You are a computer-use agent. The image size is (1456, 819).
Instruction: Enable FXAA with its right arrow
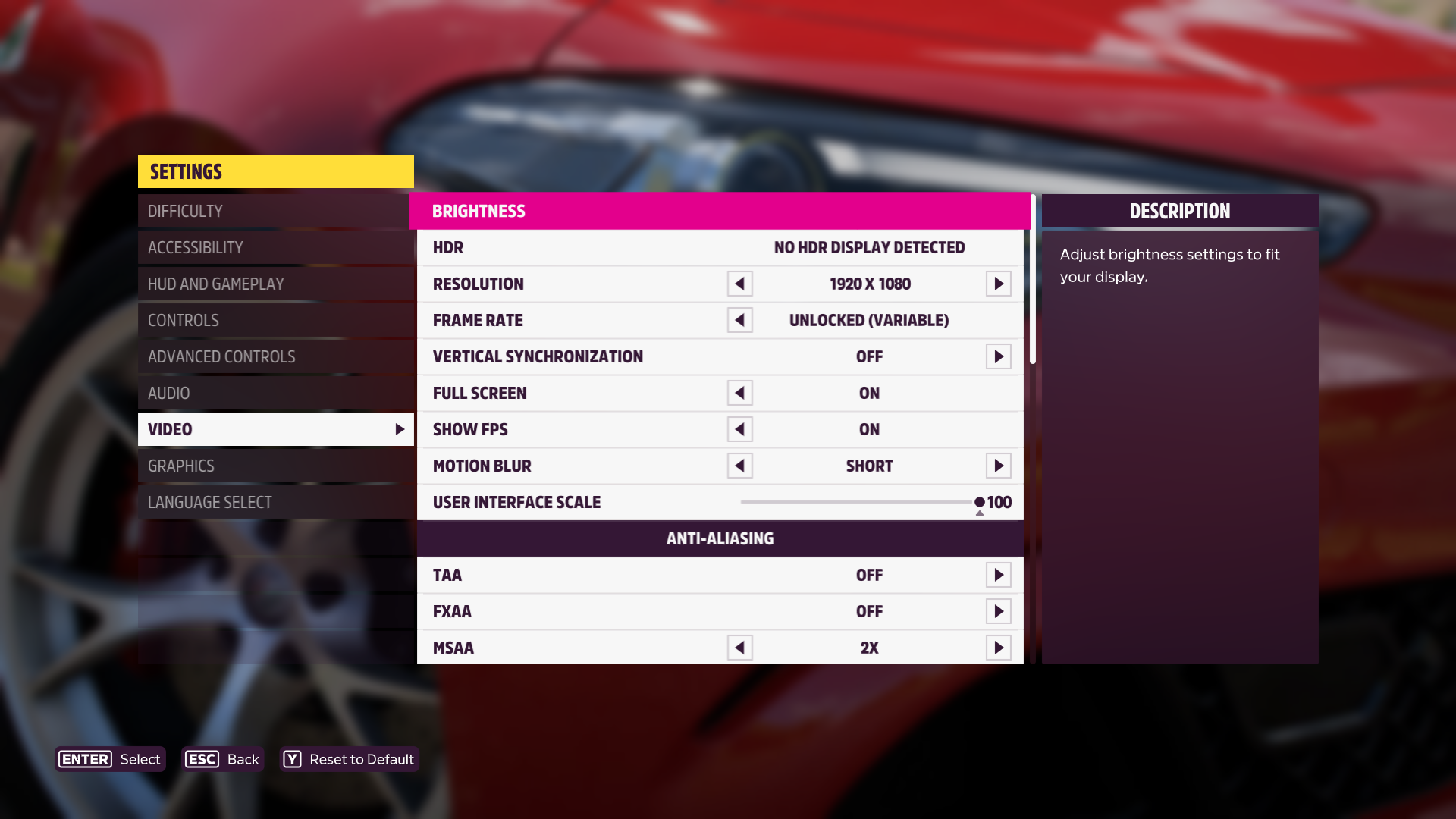coord(998,611)
